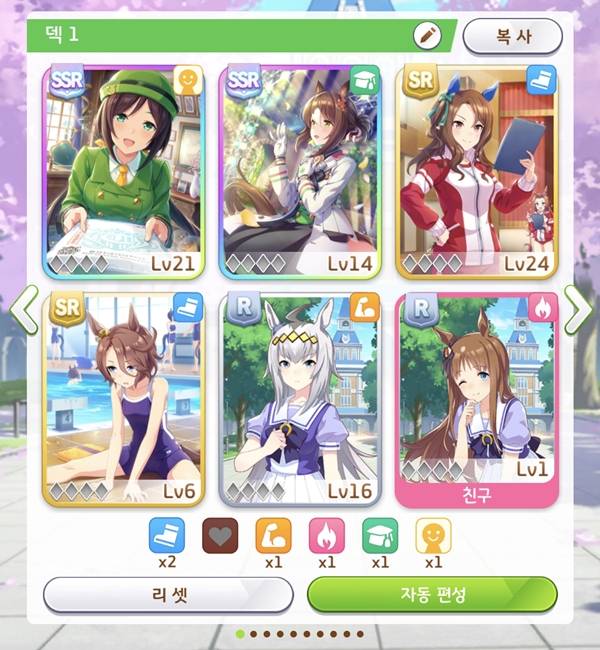
Task: Select the R silver-haired card Lv16
Action: pos(300,399)
